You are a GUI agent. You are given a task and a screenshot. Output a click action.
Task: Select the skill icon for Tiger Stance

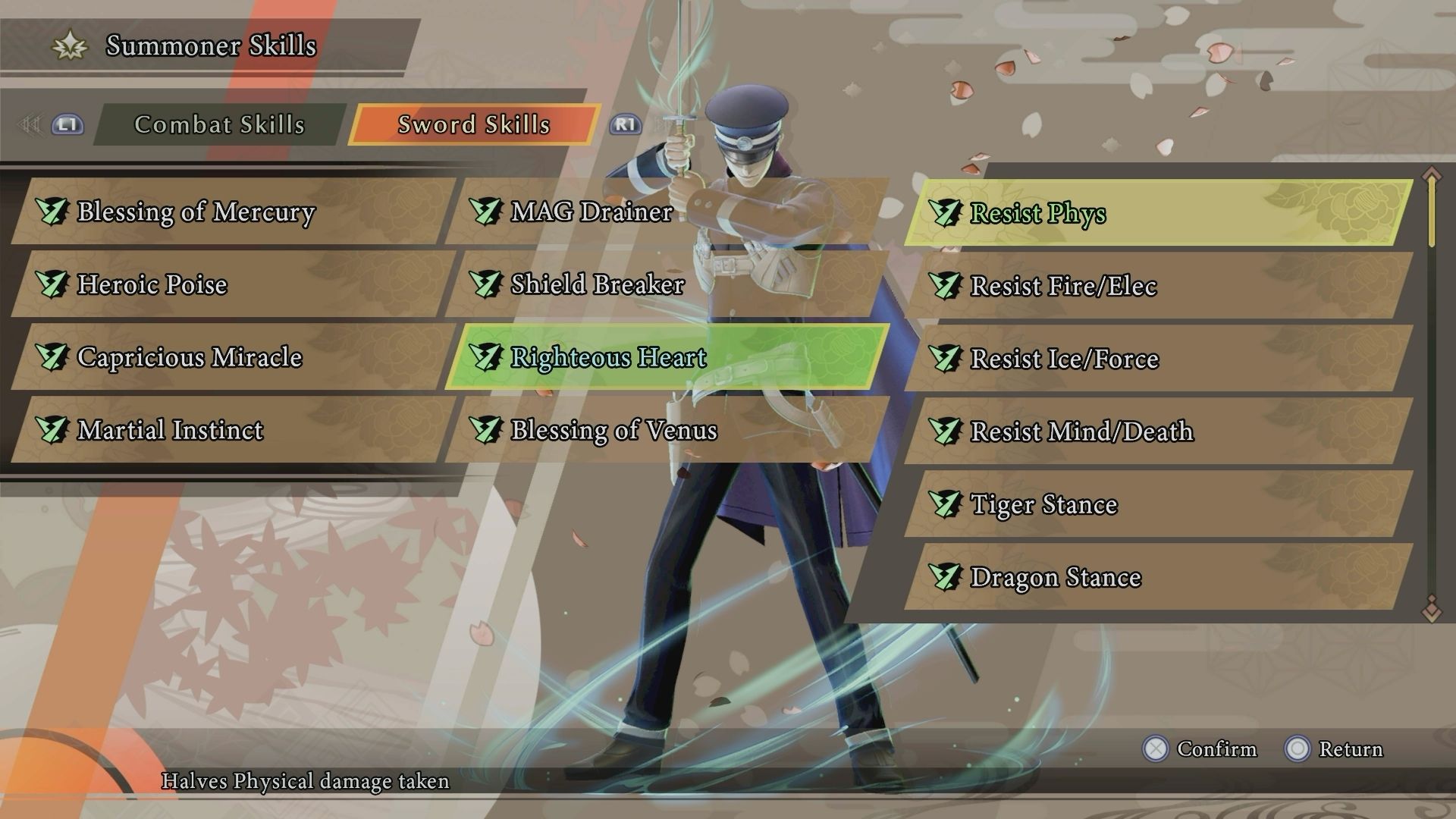click(945, 504)
